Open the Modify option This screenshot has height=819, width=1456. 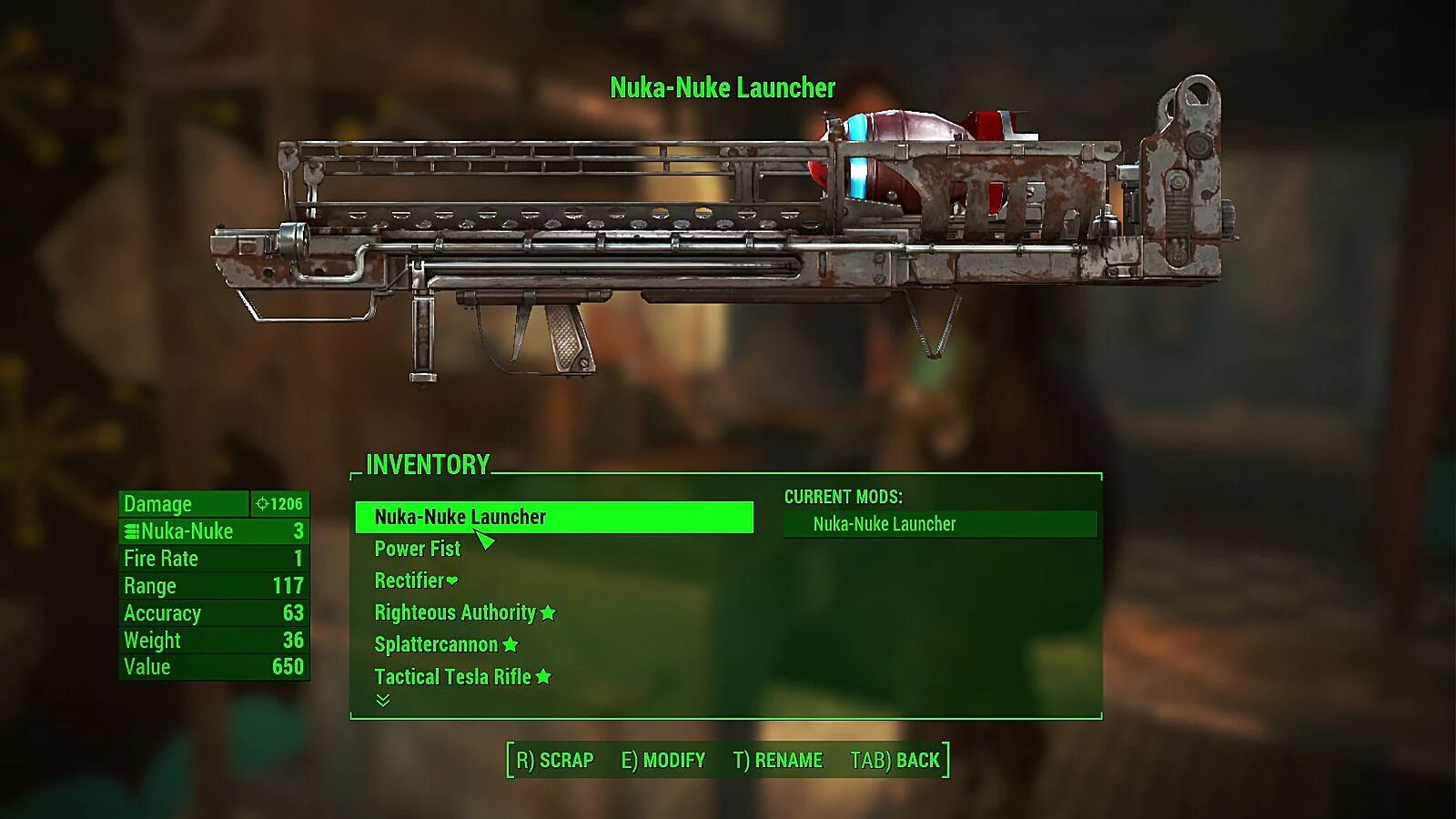(x=662, y=760)
